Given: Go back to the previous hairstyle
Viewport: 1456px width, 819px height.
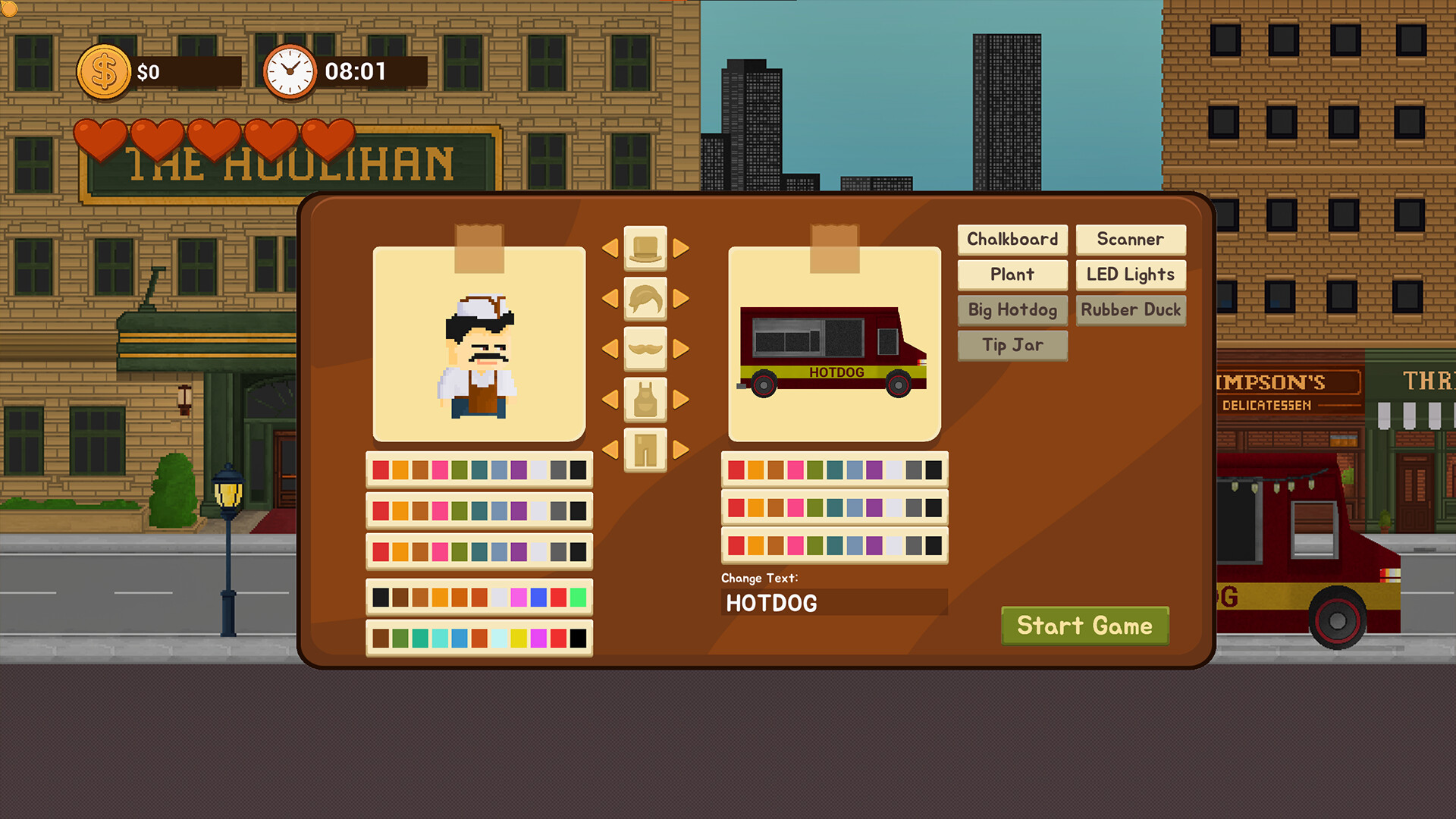Looking at the screenshot, I should [610, 299].
